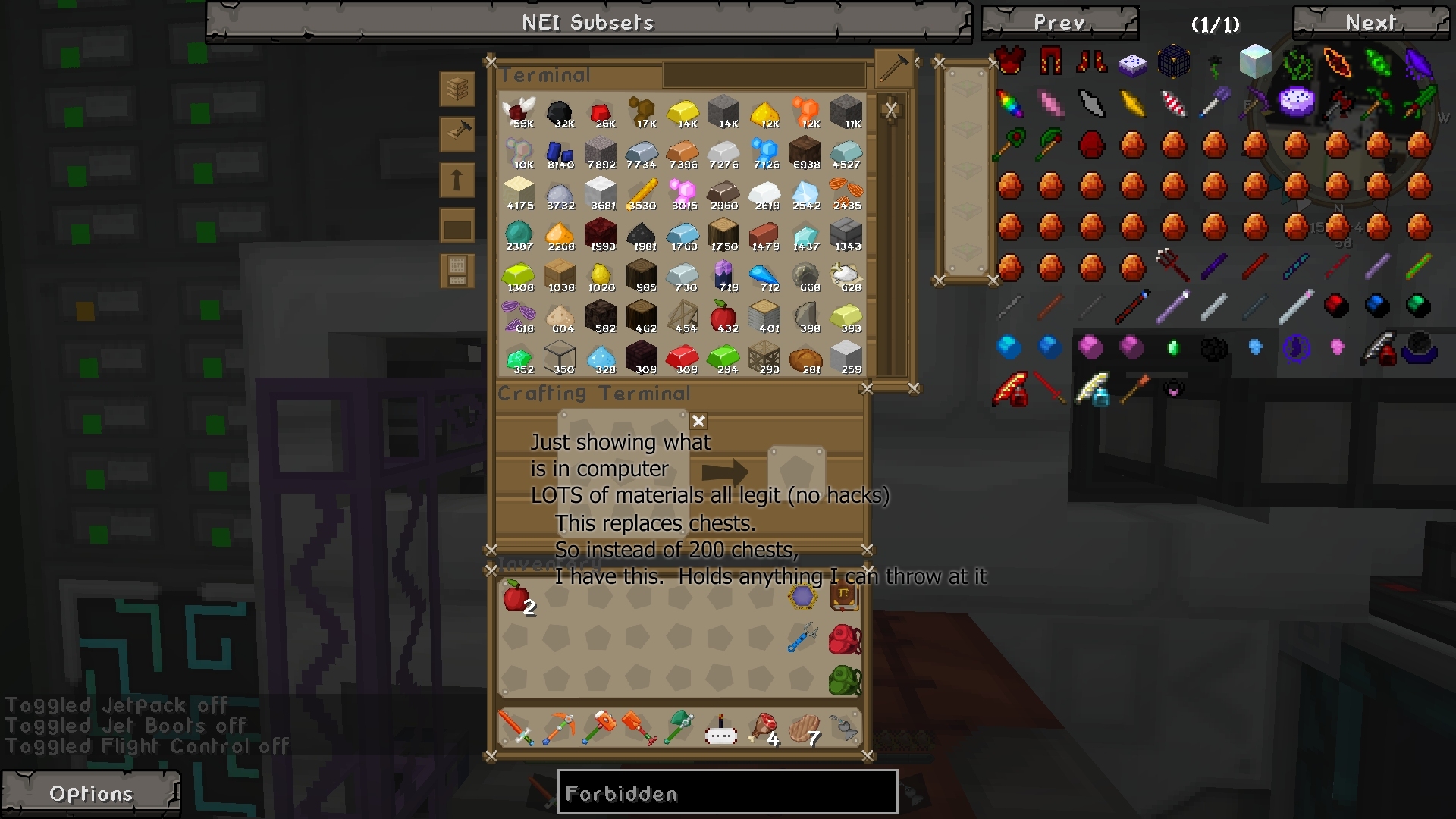Select the gold ingot stack of 14K
The image size is (1456, 819).
[x=683, y=111]
